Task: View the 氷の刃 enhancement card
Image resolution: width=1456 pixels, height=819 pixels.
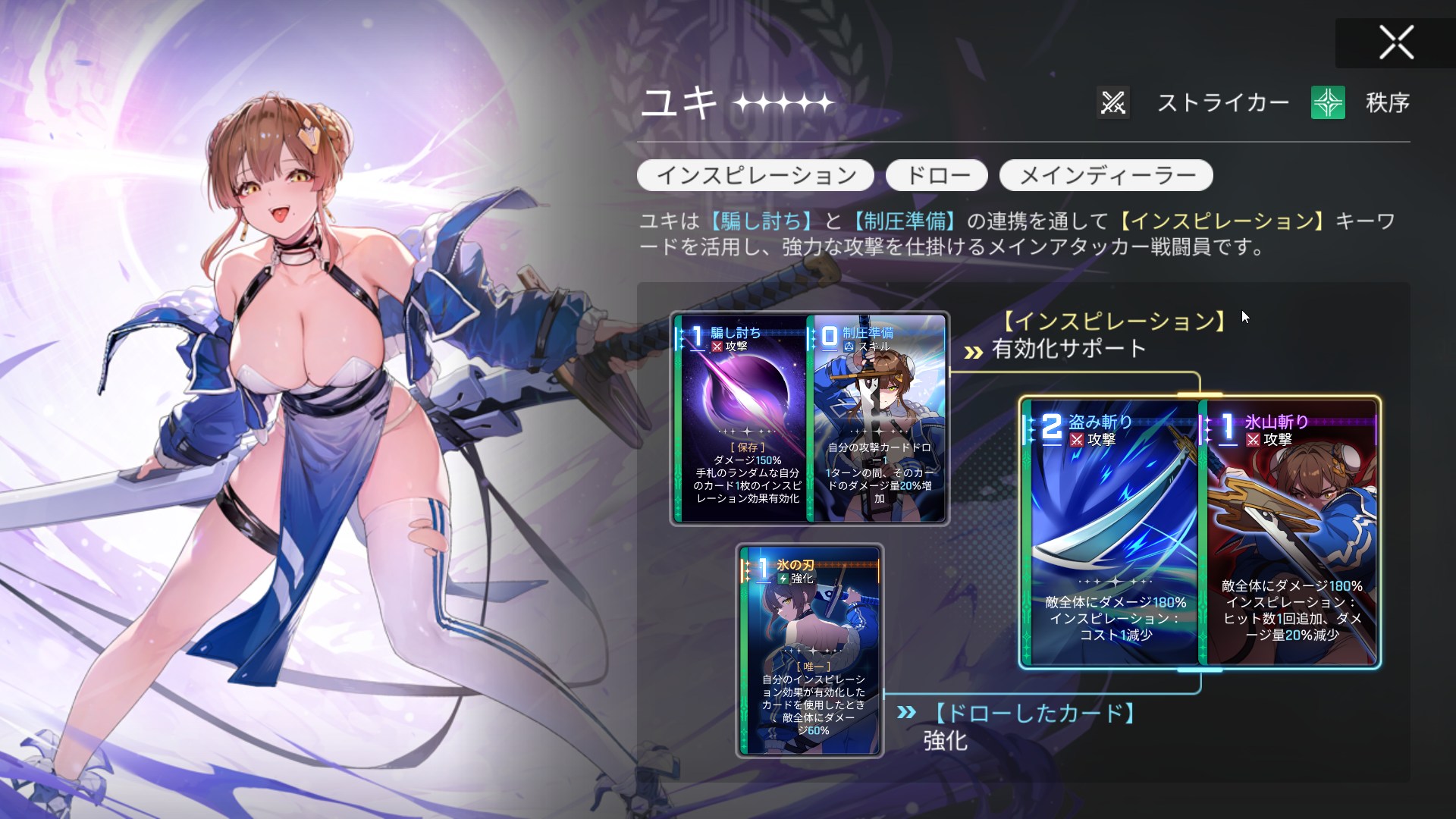Action: tap(809, 651)
